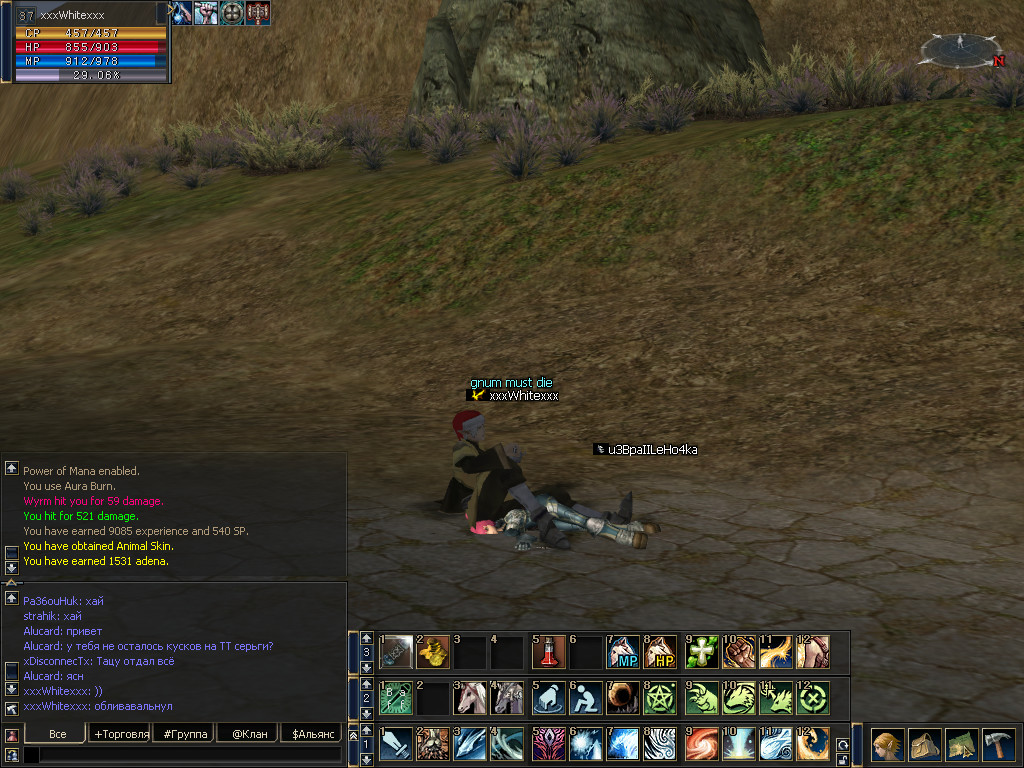This screenshot has height=768, width=1024.
Task: Activate the green pentagram skill
Action: tap(661, 698)
